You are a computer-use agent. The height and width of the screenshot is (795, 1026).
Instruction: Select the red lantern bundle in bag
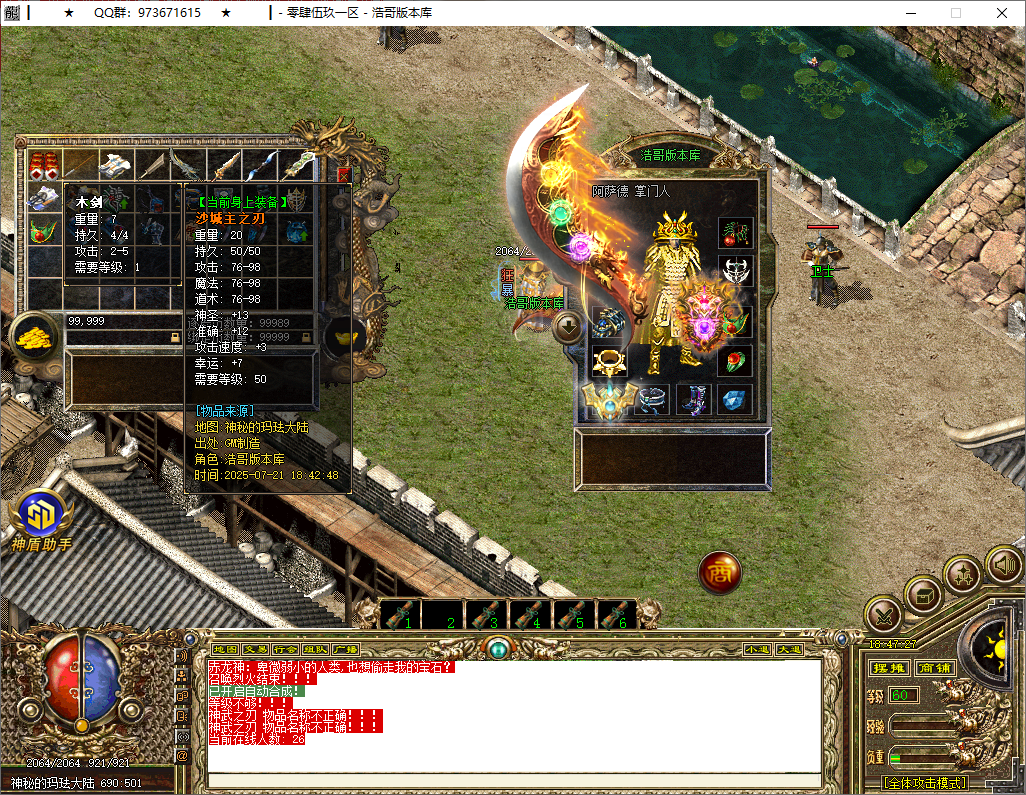point(43,165)
